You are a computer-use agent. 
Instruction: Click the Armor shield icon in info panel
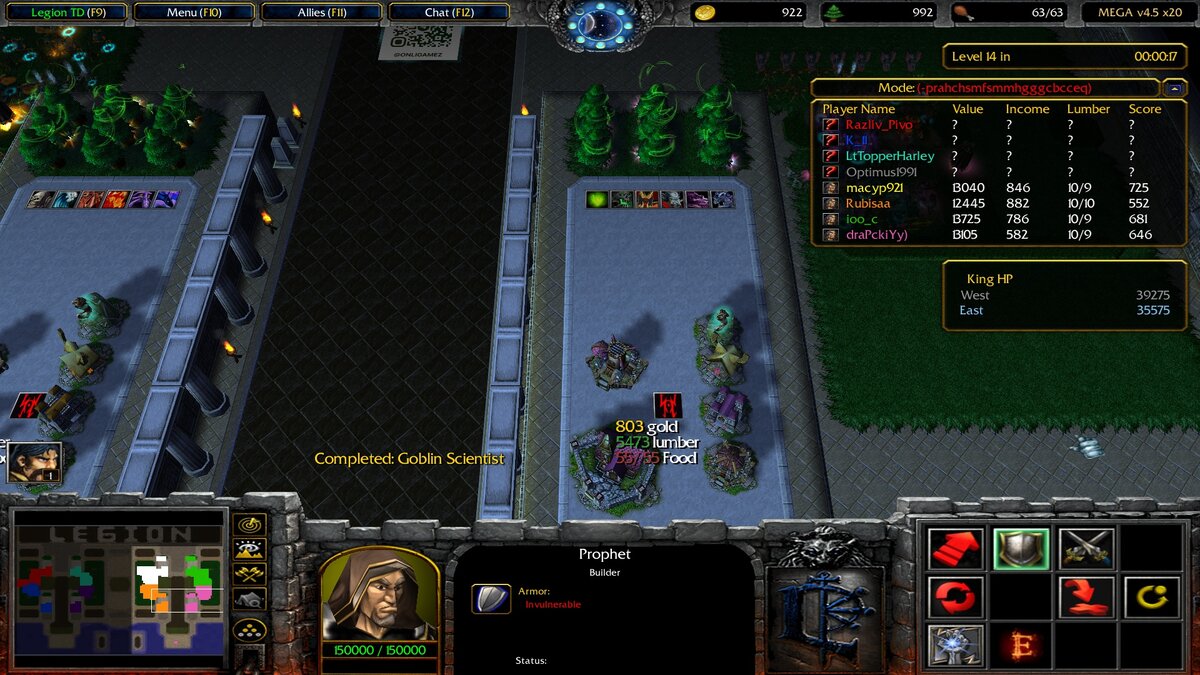tap(491, 598)
